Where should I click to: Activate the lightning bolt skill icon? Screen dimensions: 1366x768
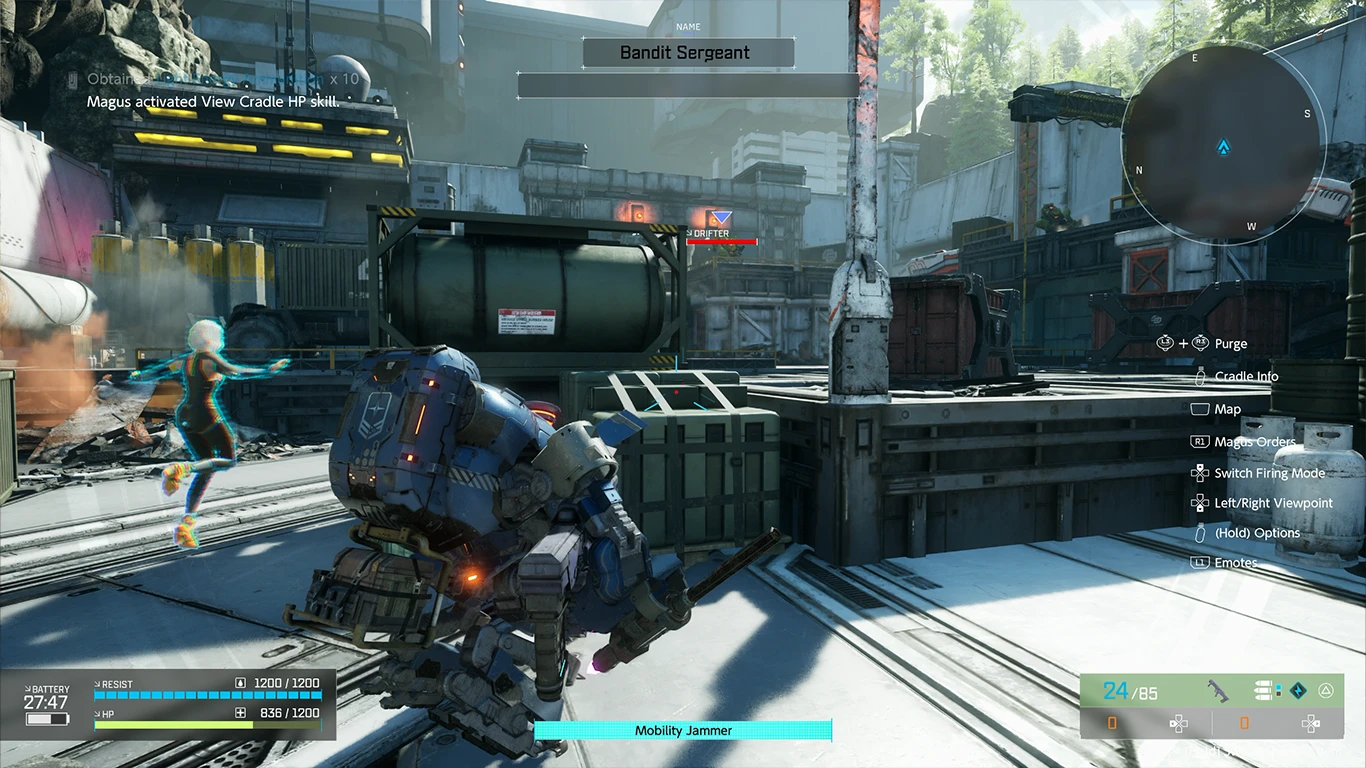[1298, 690]
